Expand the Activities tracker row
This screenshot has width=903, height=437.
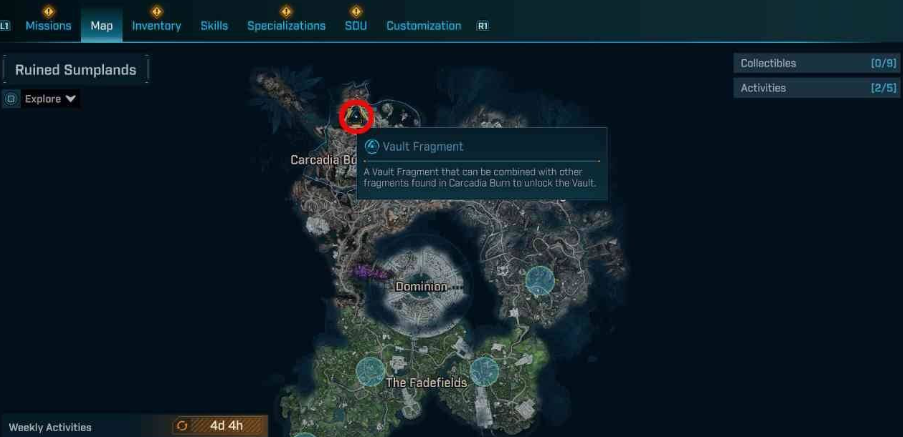816,88
